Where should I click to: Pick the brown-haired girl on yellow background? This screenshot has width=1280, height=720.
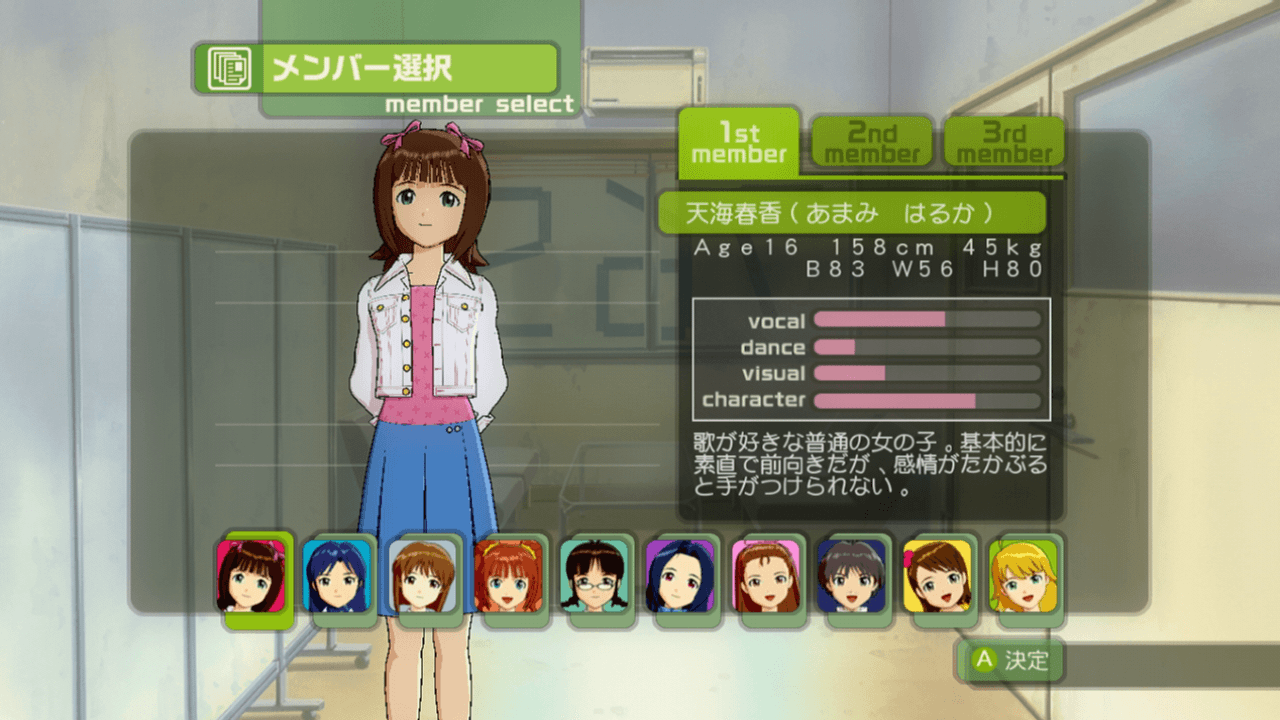coord(938,576)
